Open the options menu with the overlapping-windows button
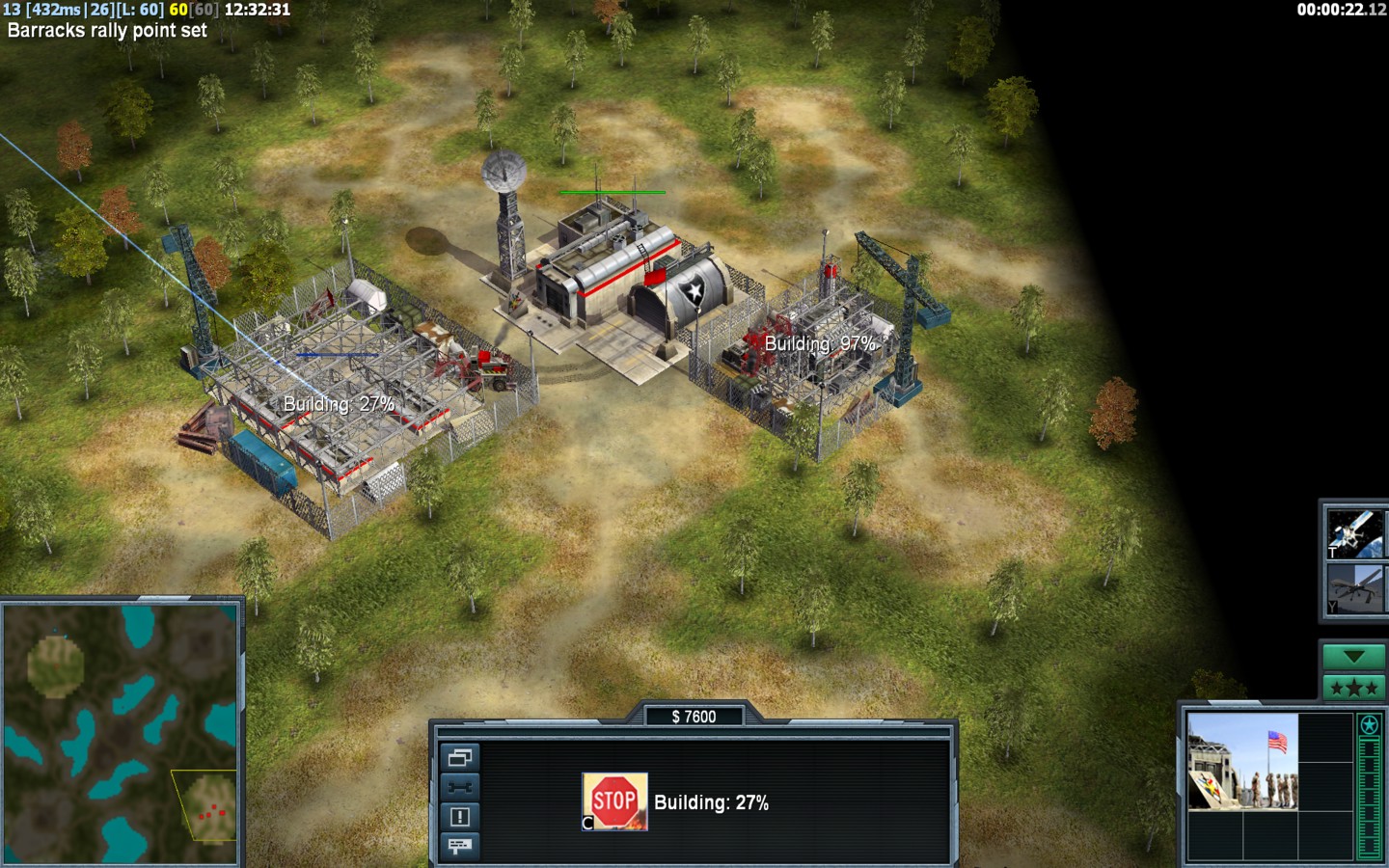This screenshot has width=1389, height=868. tap(459, 758)
